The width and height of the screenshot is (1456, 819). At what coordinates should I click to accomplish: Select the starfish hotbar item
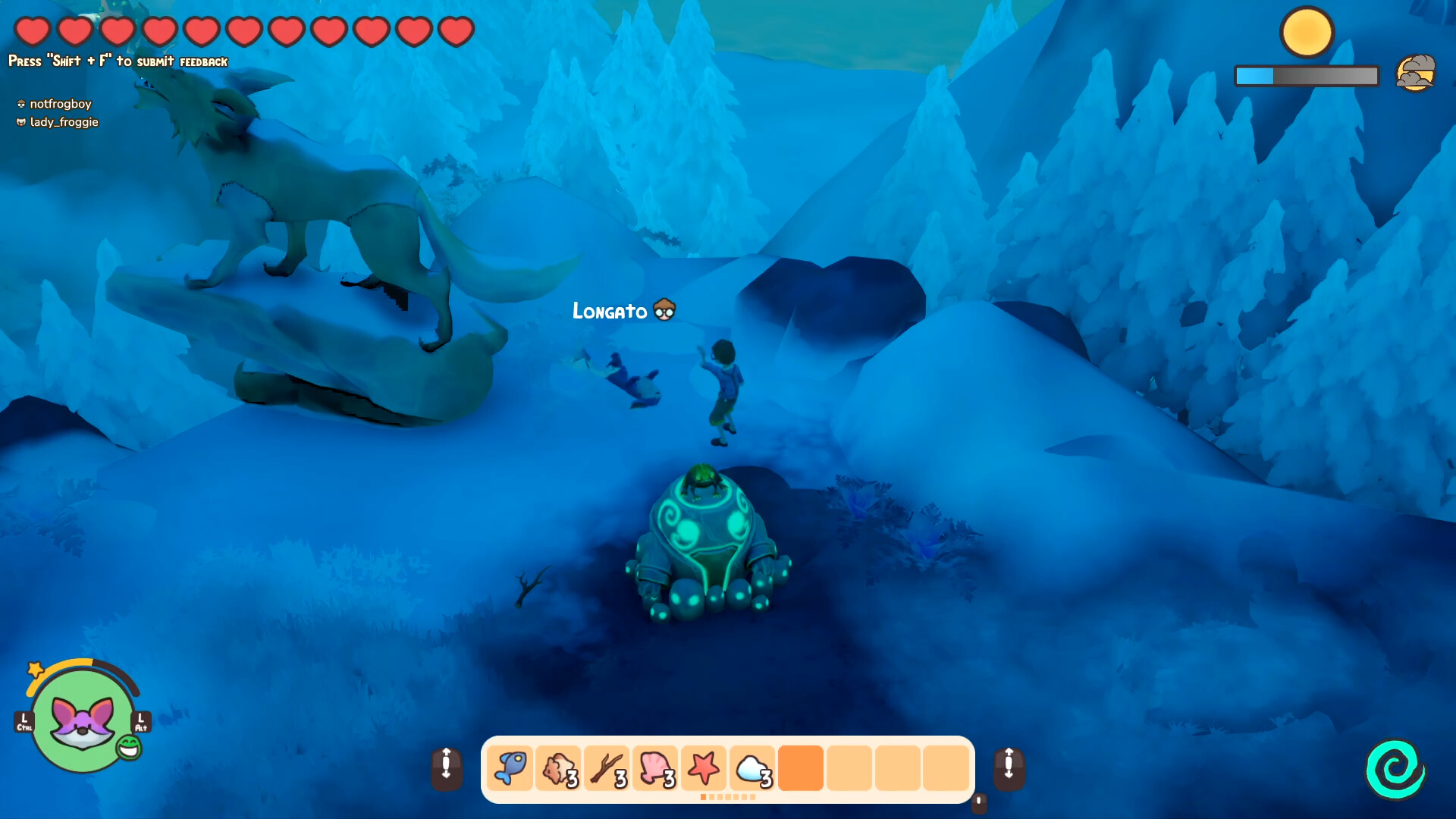point(704,768)
